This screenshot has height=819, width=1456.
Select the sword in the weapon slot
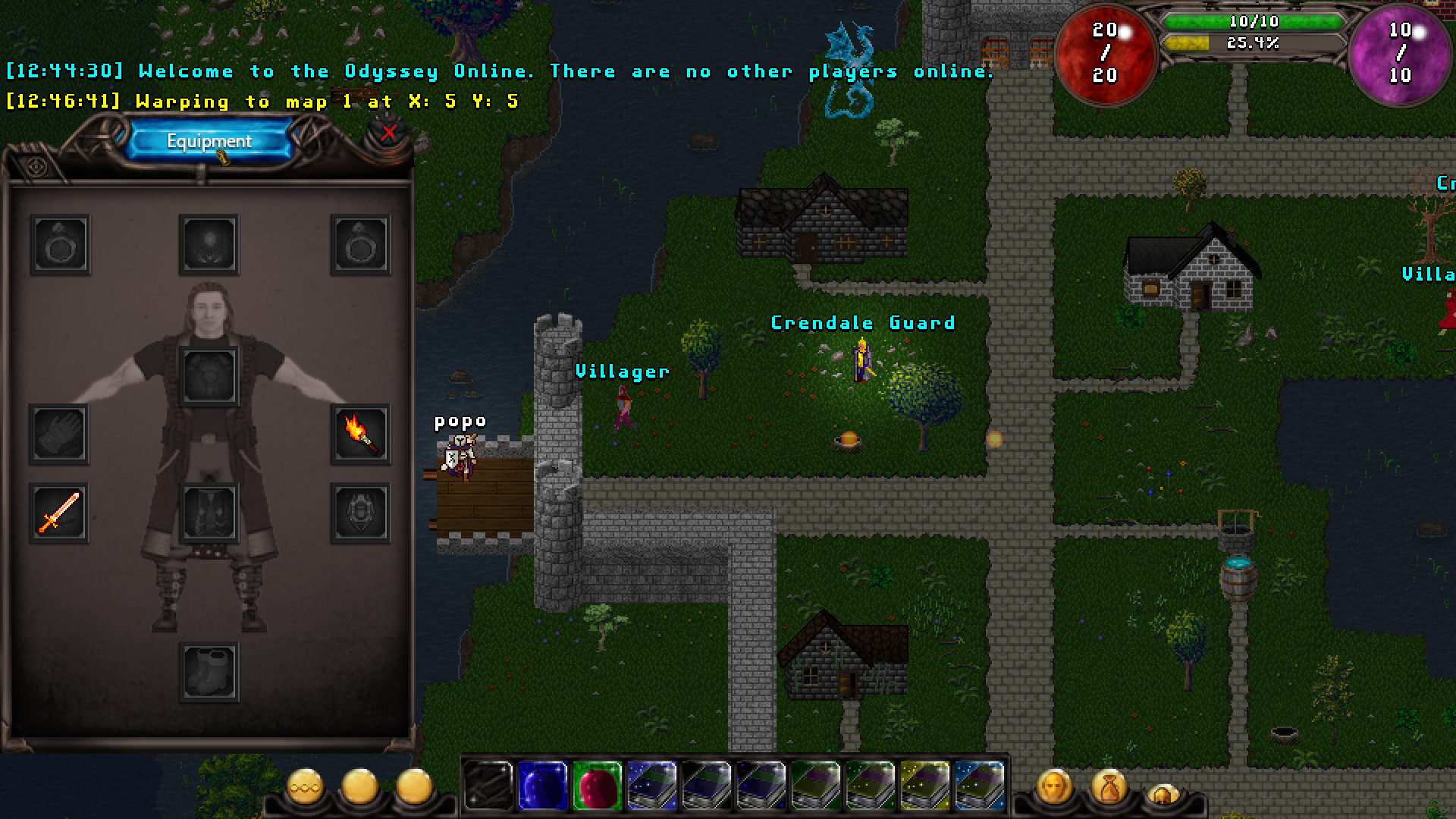[x=59, y=512]
